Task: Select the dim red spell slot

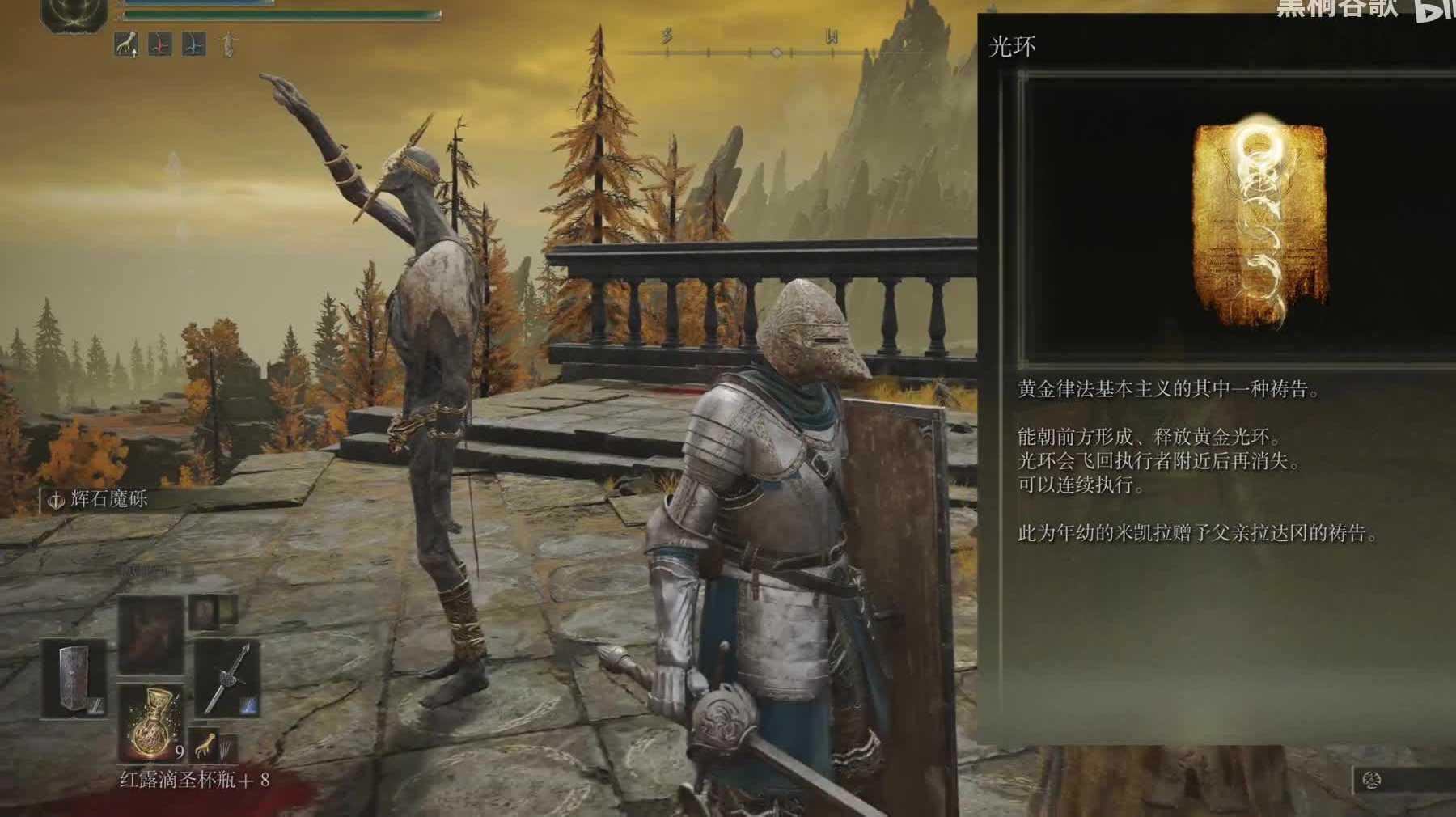Action: (x=151, y=636)
